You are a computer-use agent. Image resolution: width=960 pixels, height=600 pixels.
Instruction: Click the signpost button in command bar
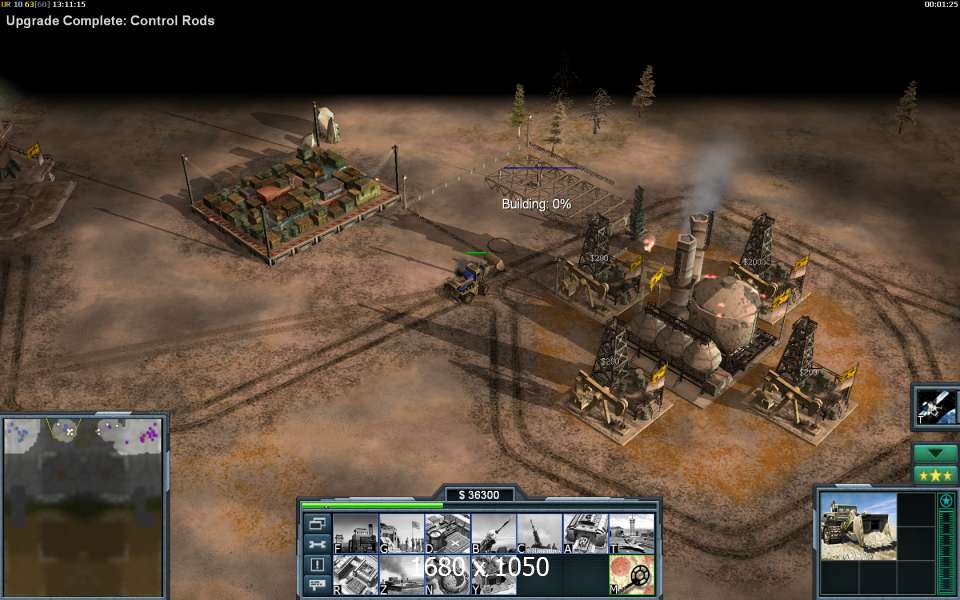click(x=317, y=584)
